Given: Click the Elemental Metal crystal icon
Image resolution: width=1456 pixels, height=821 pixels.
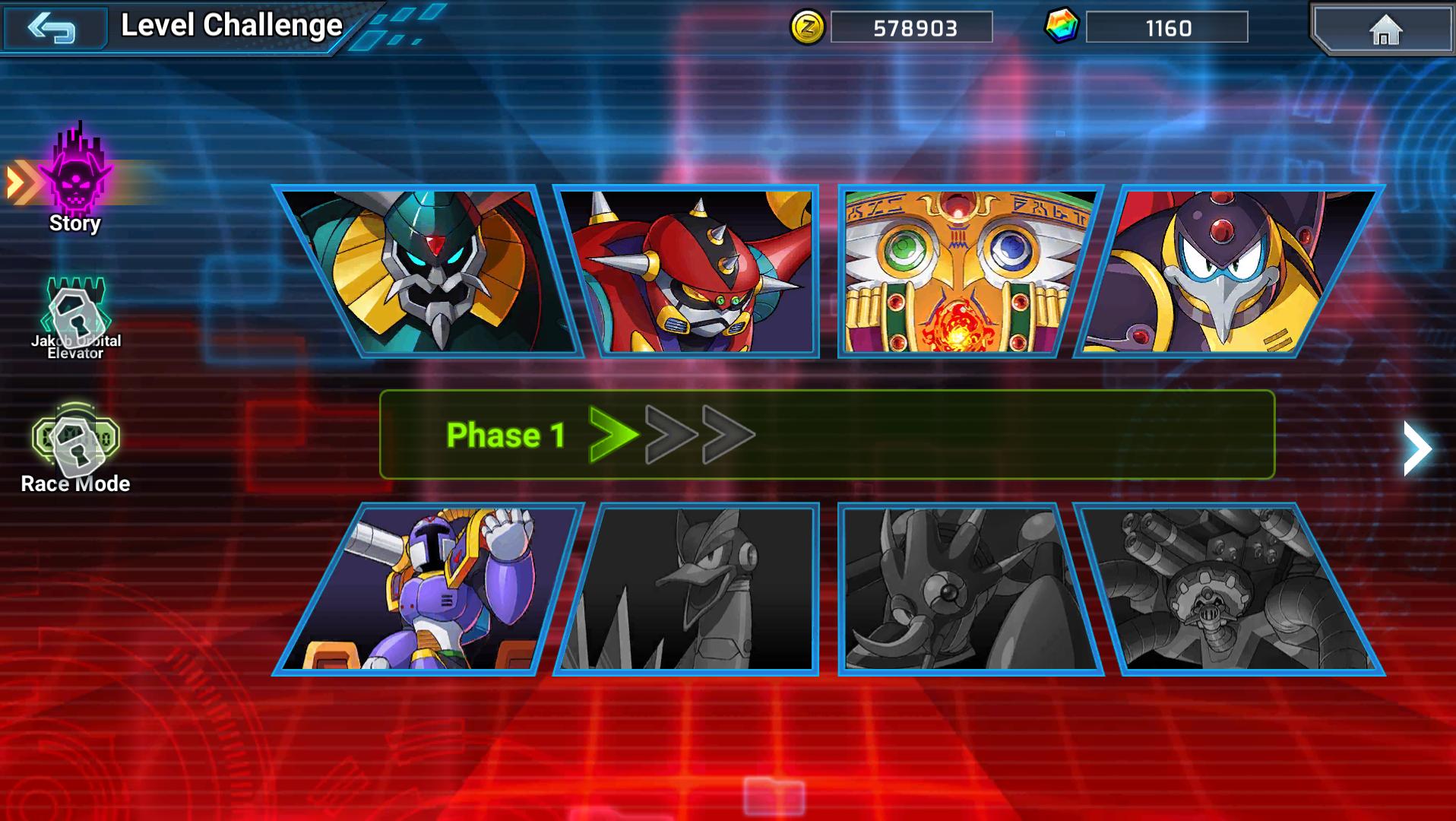Looking at the screenshot, I should pyautogui.click(x=1063, y=27).
